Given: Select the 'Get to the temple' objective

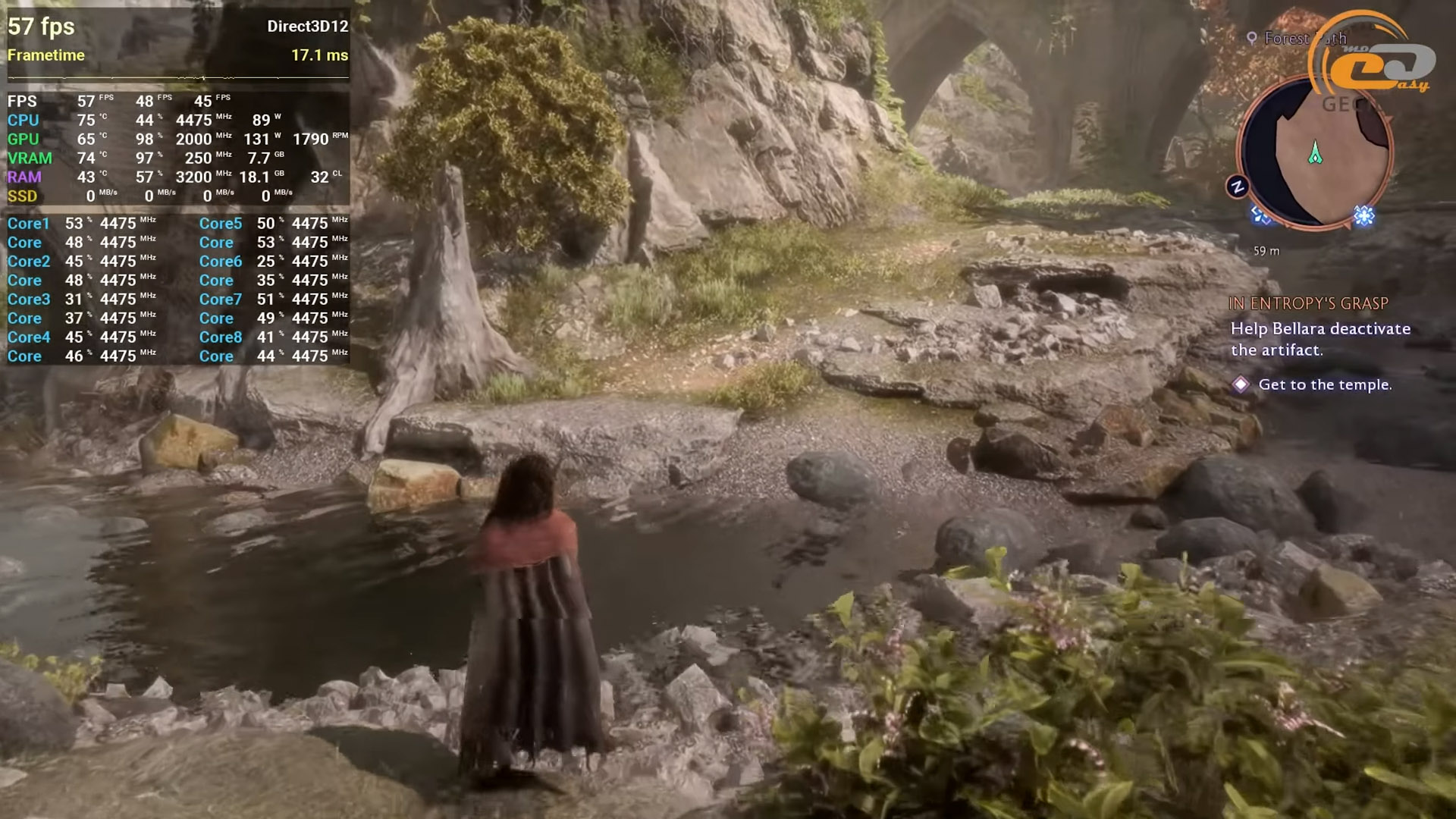Looking at the screenshot, I should click(1324, 384).
